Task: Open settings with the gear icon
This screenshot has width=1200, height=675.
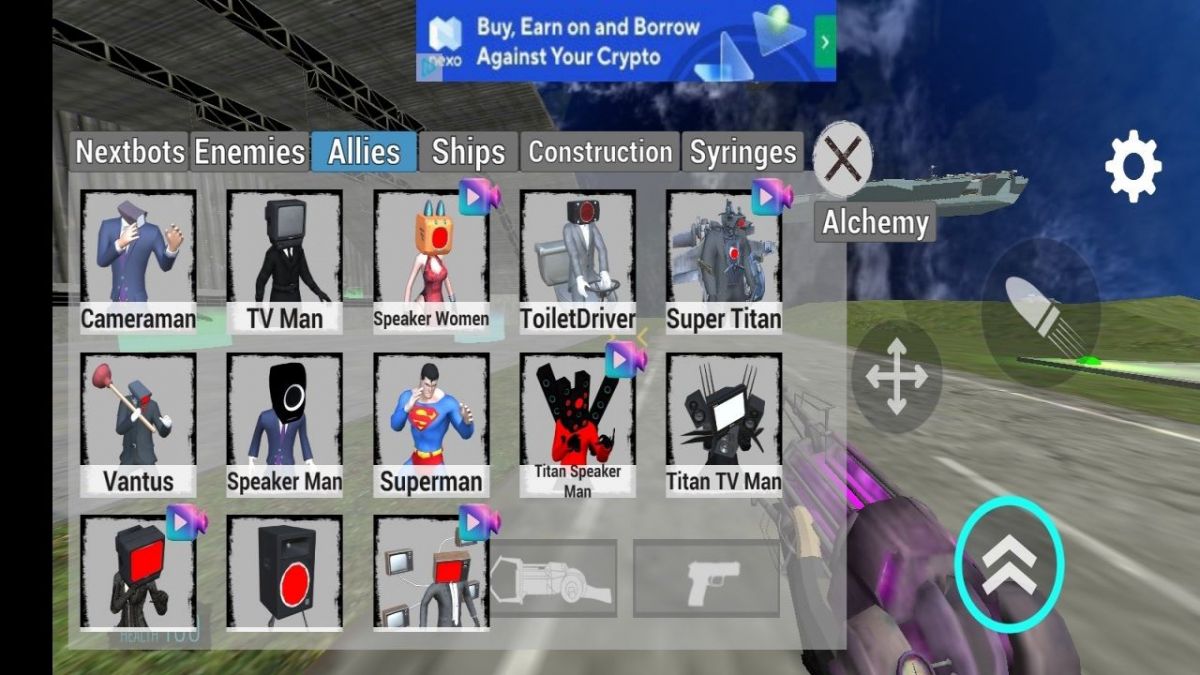Action: click(x=1133, y=166)
